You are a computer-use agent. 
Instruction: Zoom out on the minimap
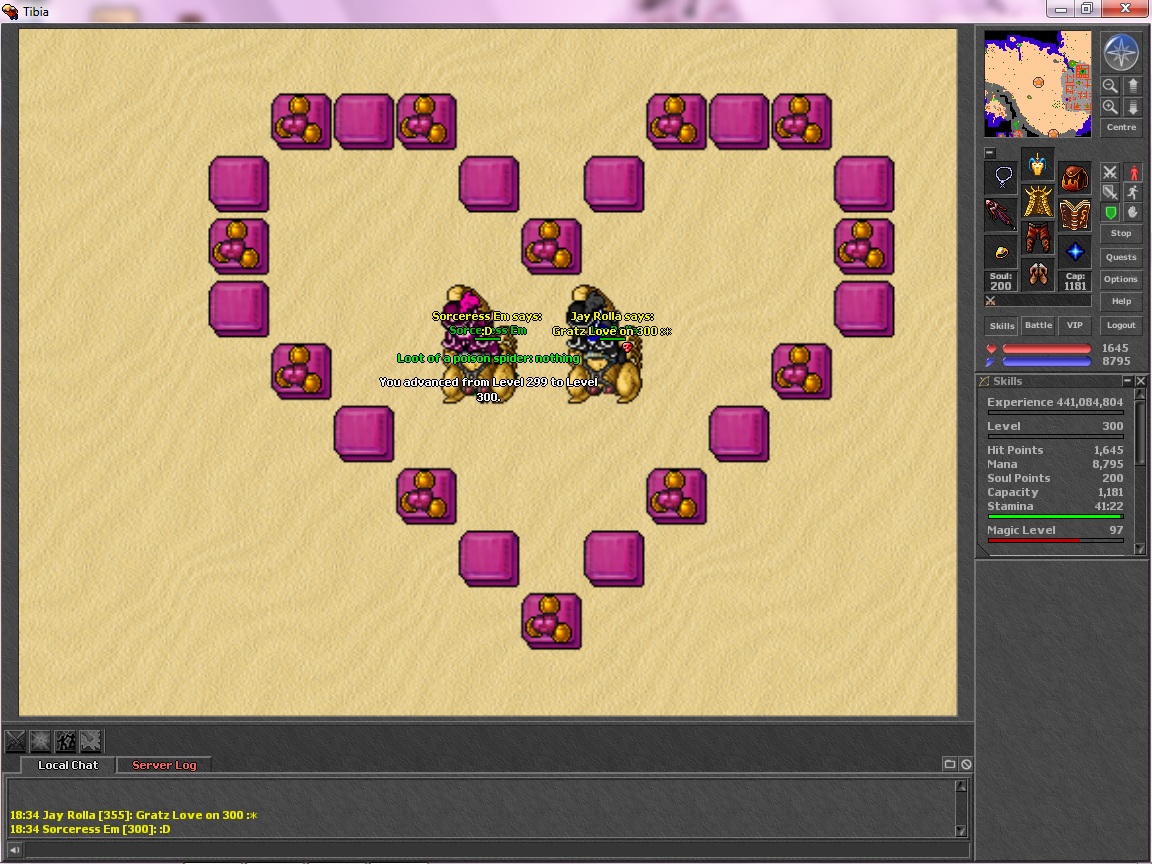[x=1110, y=86]
